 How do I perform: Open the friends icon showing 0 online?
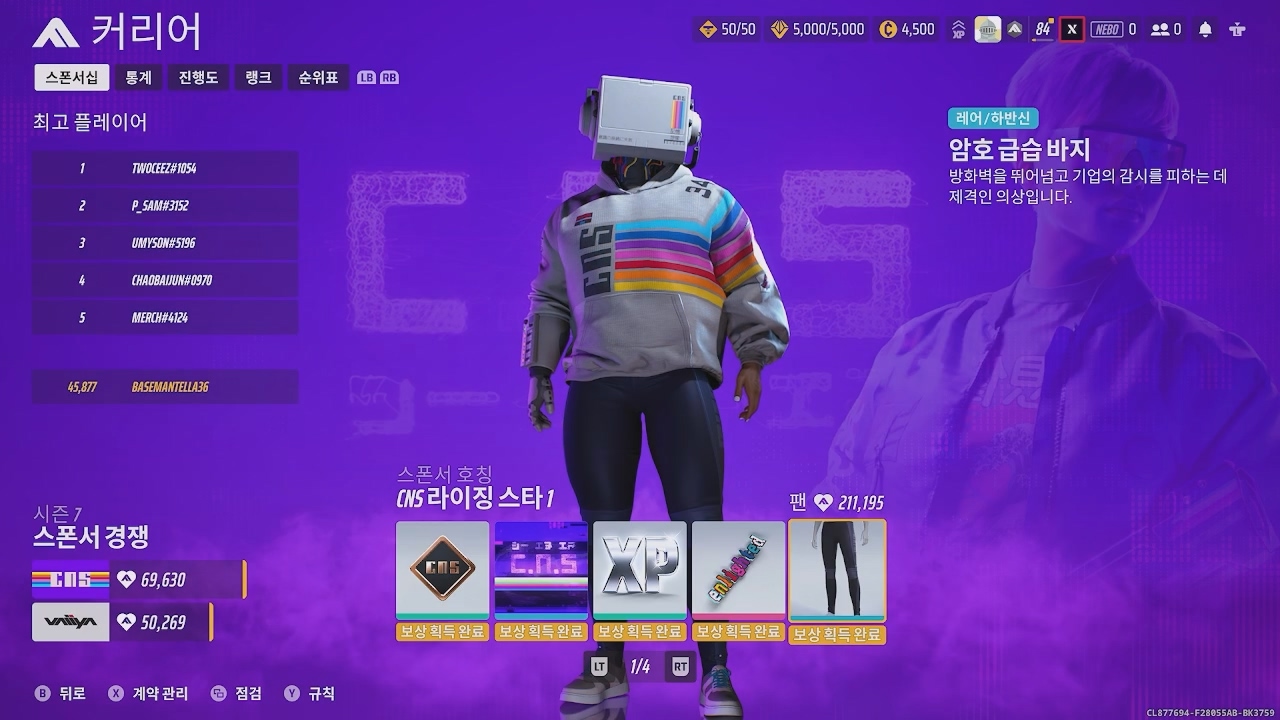click(x=1158, y=30)
